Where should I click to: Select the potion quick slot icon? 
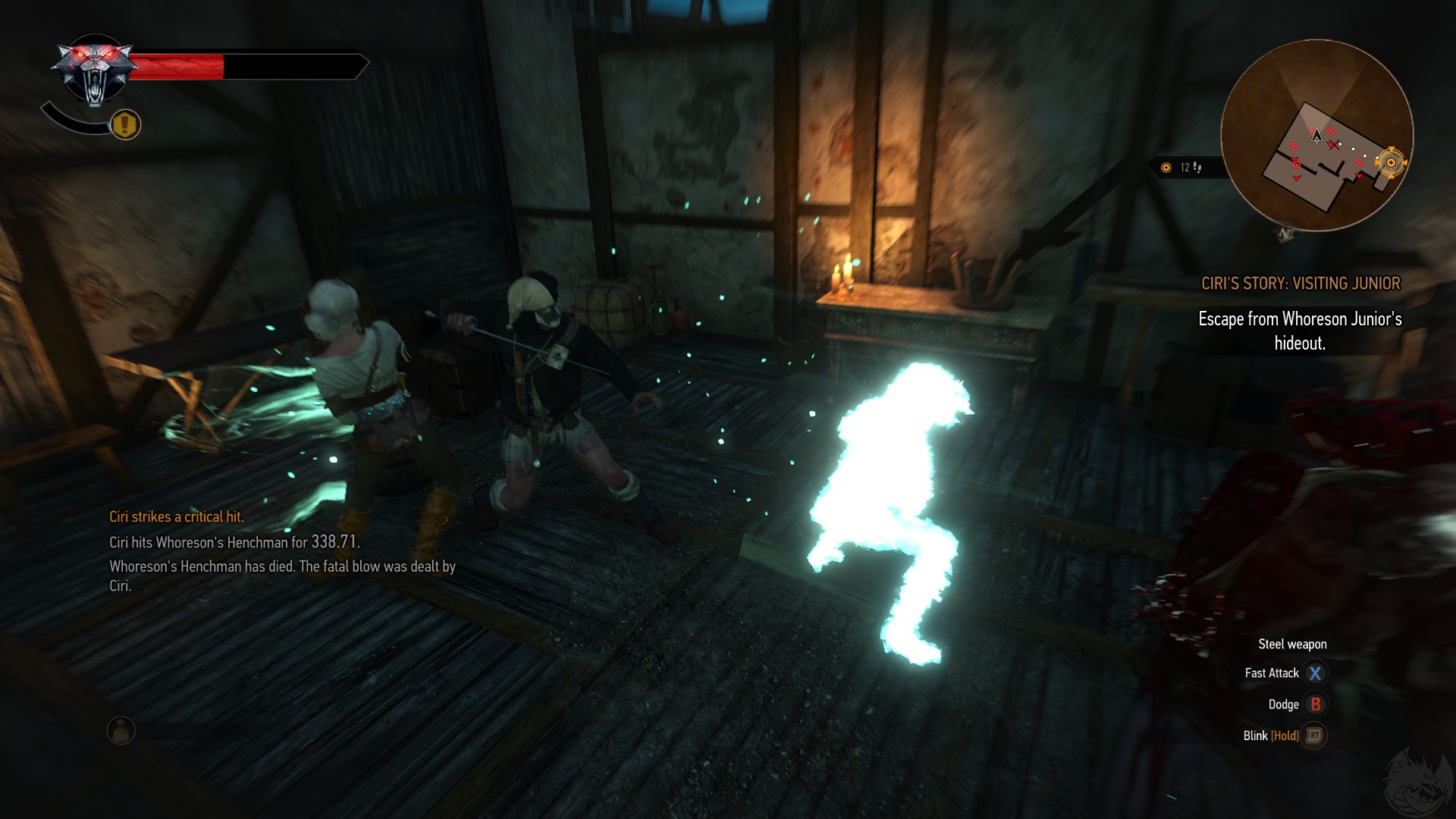click(x=121, y=730)
